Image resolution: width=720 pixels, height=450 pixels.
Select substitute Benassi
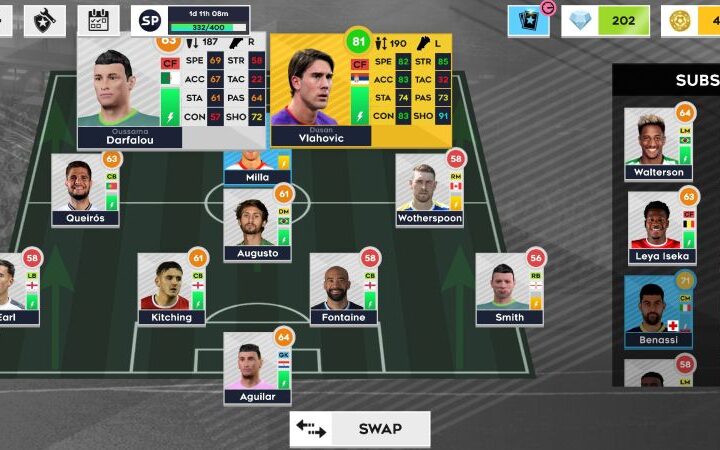(658, 311)
